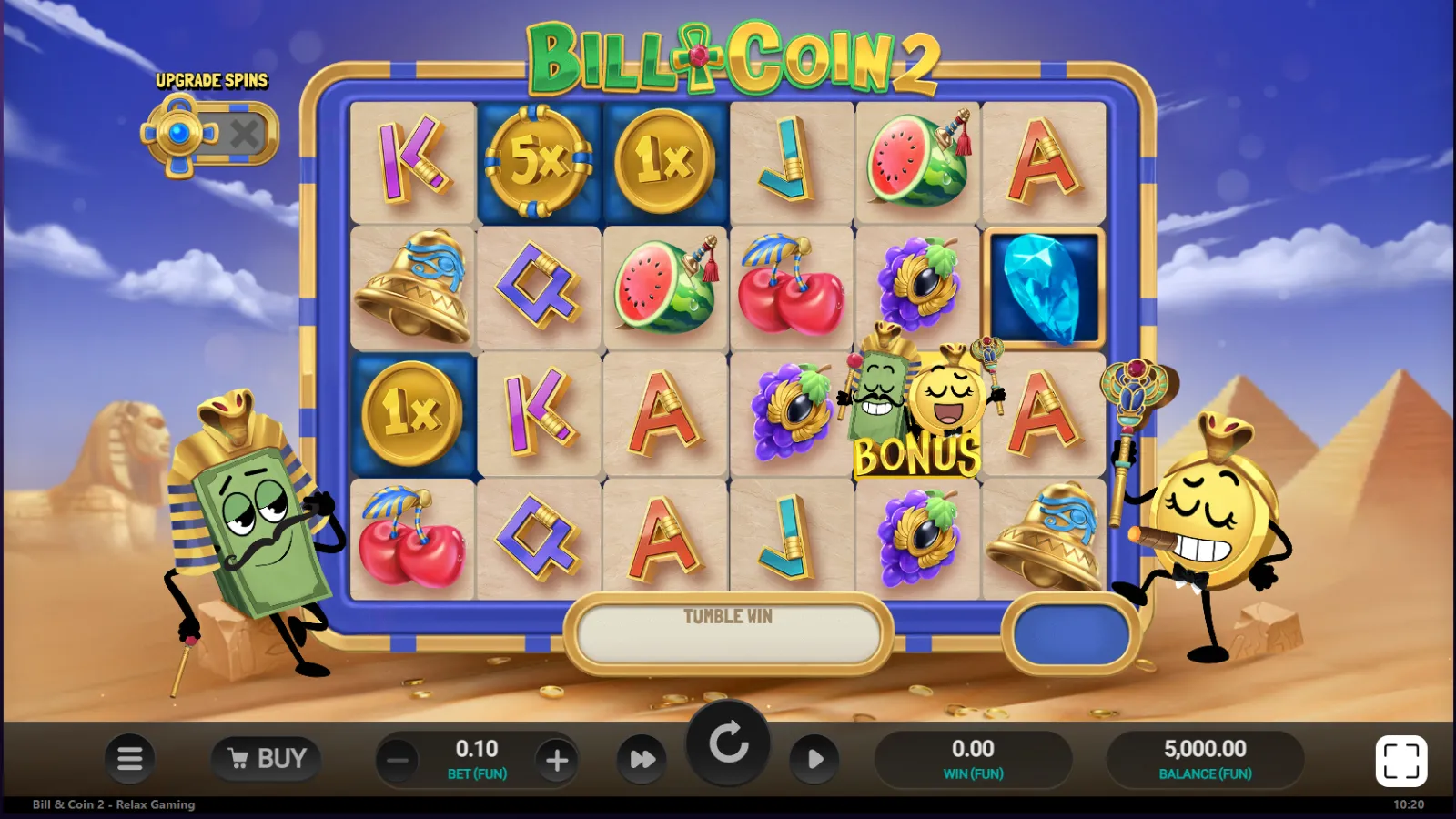Open the Balance (FUN) display
Image resolution: width=1456 pixels, height=819 pixels.
coord(1205,758)
